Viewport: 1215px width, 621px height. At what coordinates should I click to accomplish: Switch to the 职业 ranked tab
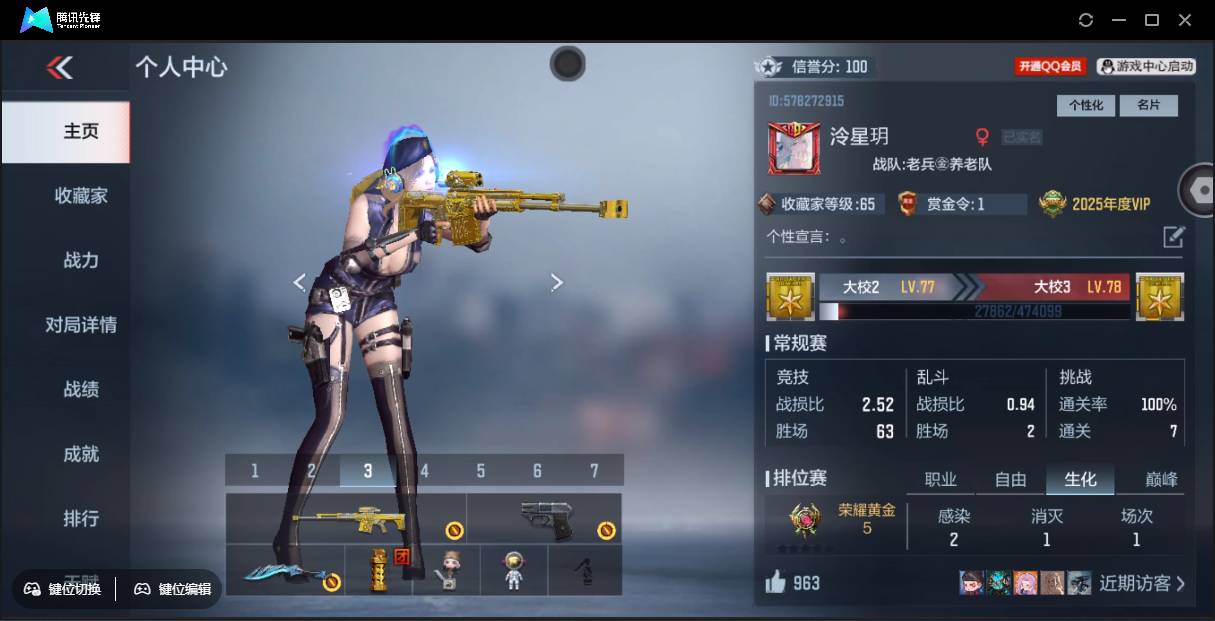[940, 480]
